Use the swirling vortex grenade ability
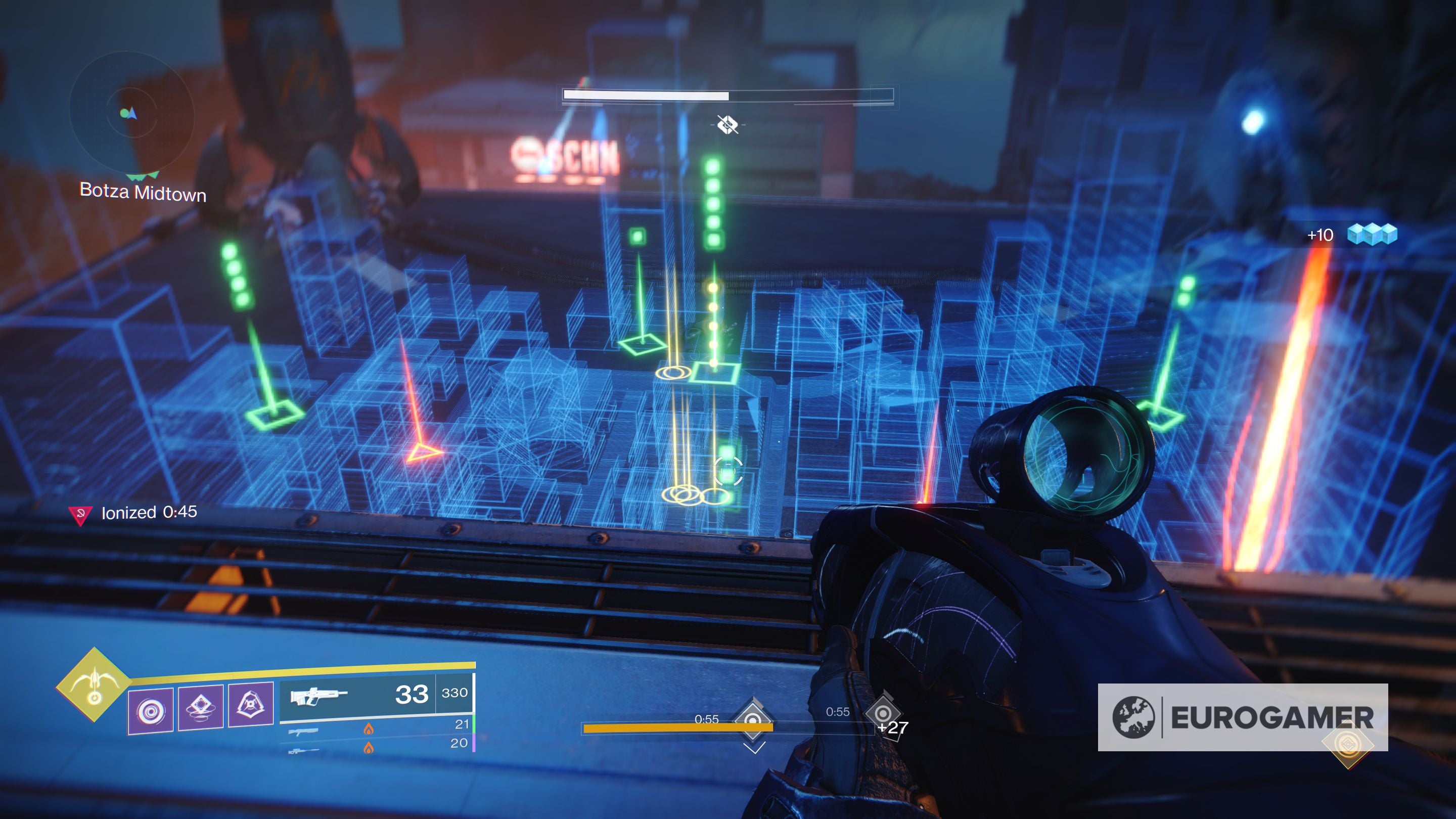This screenshot has width=1456, height=819. coord(151,710)
